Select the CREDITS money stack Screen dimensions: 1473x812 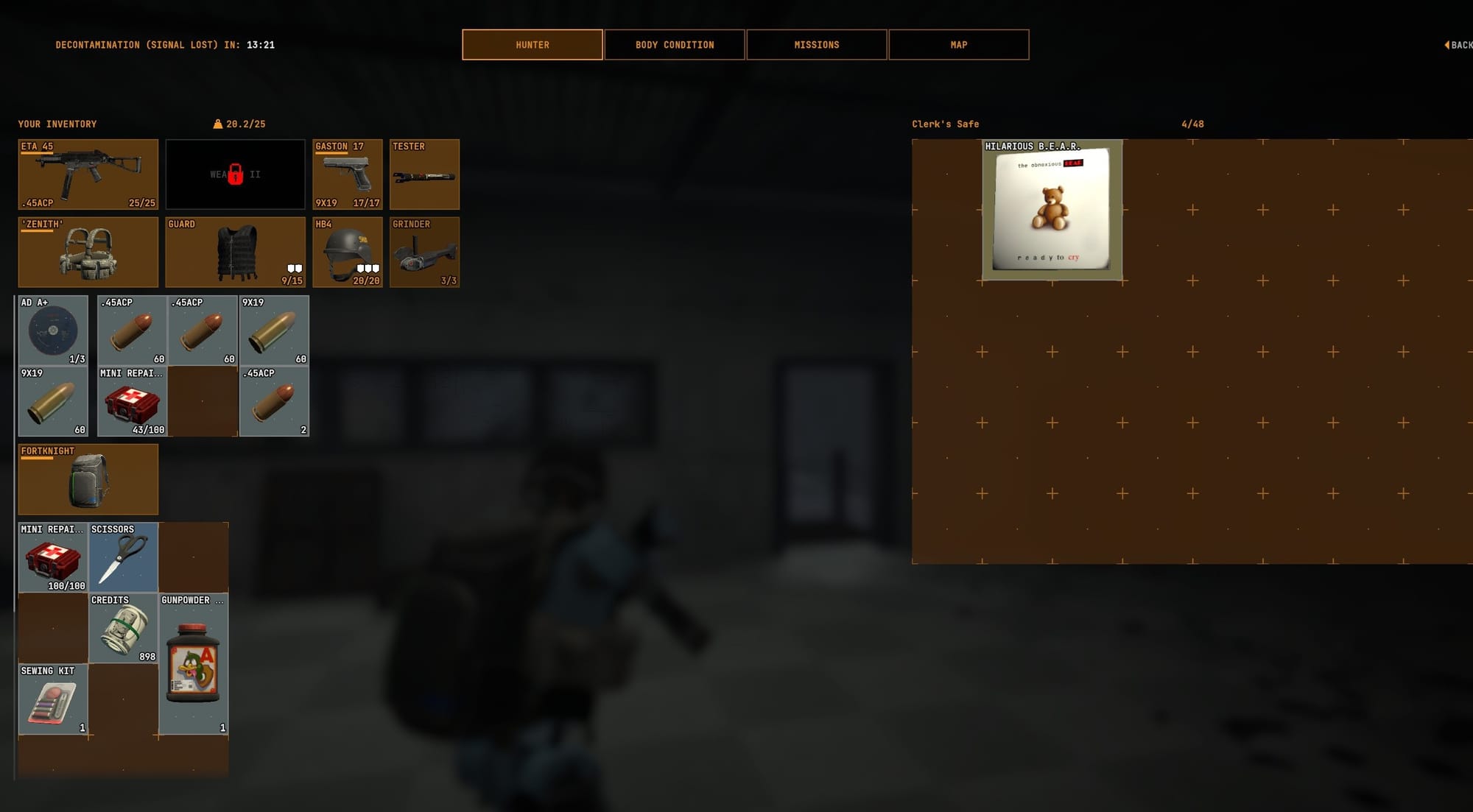tap(124, 628)
